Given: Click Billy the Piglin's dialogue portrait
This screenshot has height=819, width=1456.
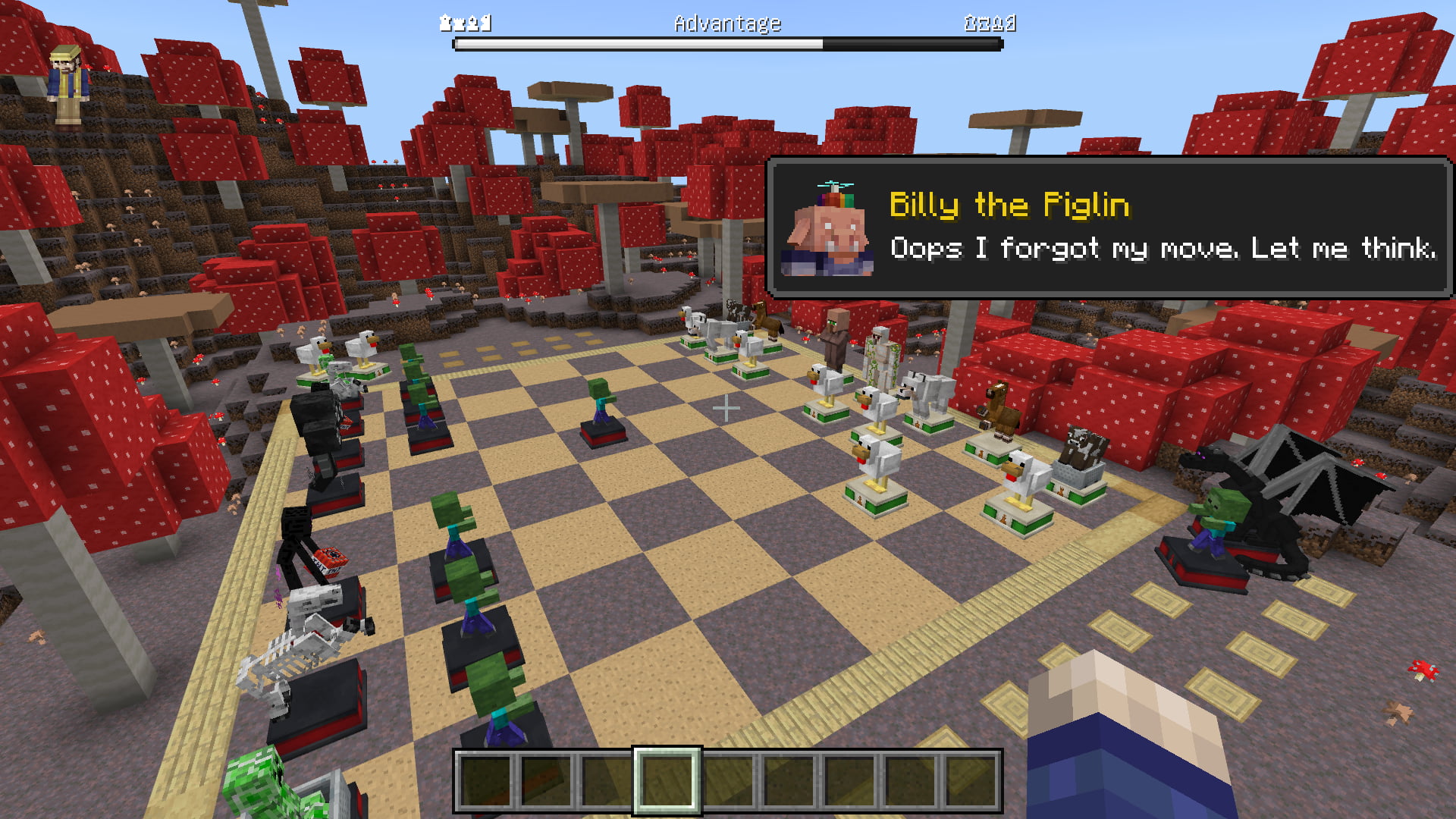Looking at the screenshot, I should pos(827,230).
